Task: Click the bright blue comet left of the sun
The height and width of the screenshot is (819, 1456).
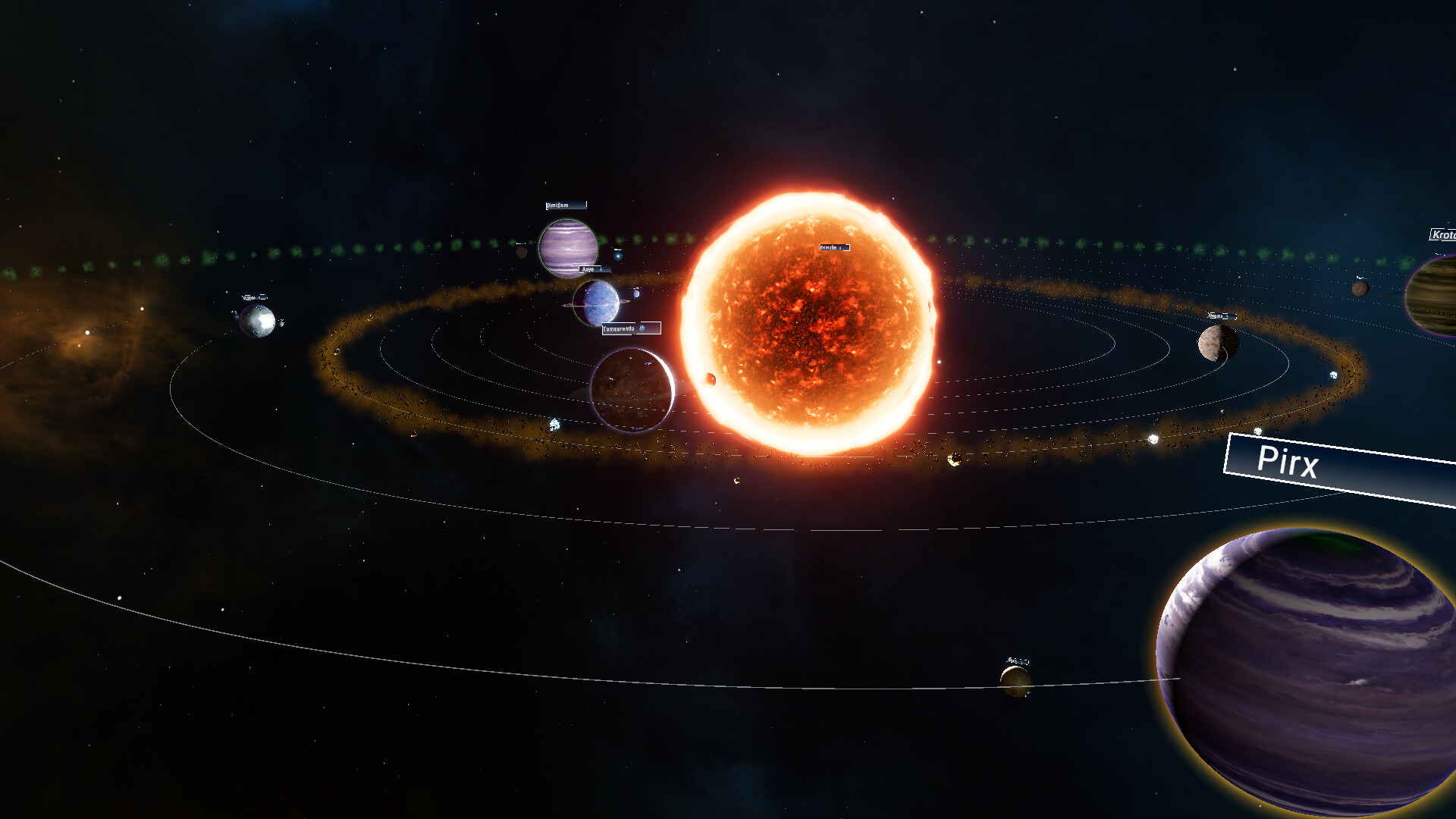Action: 618,256
